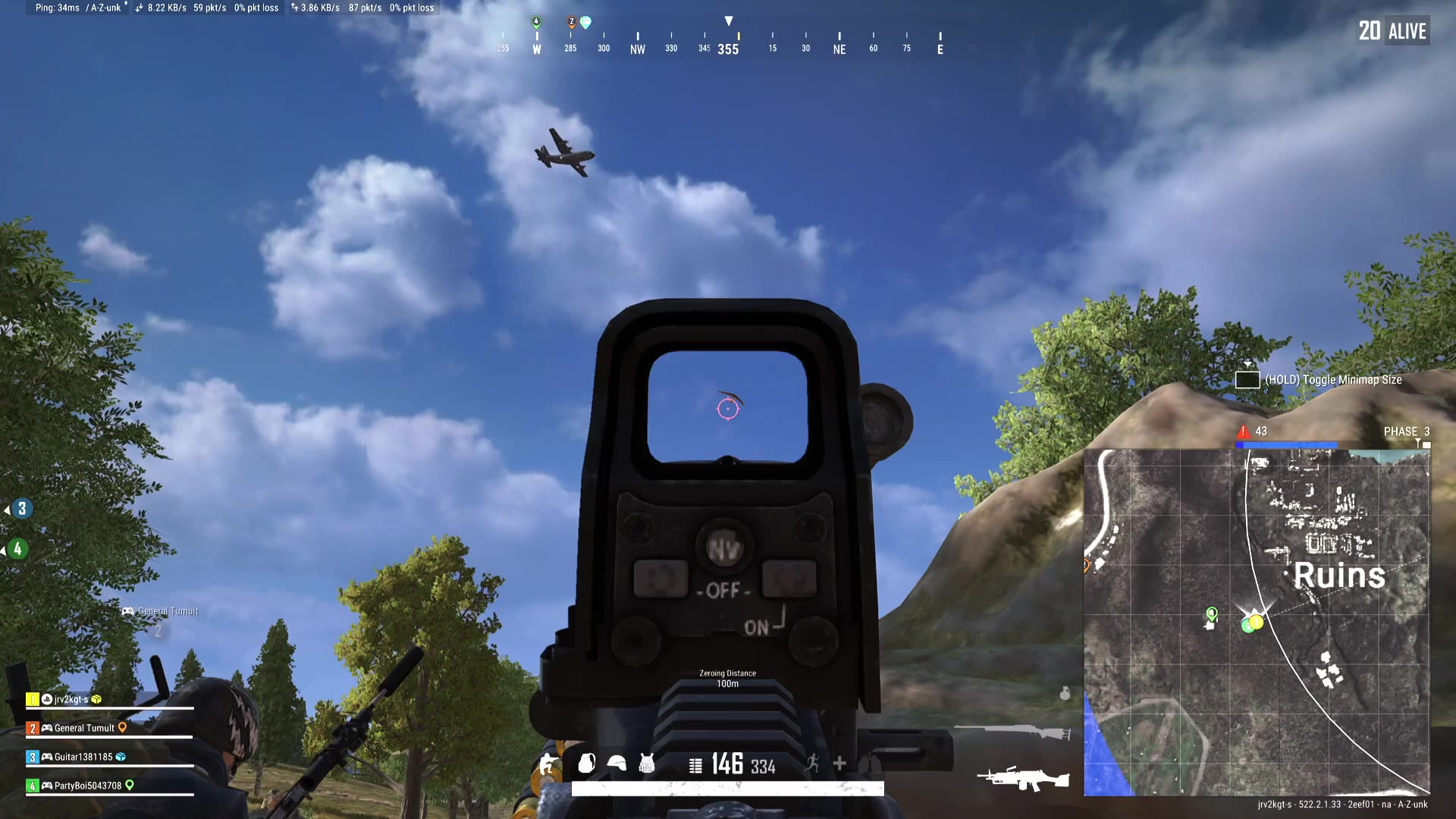Click the 20 ALIVE player counter
This screenshot has width=1456, height=819.
1392,30
